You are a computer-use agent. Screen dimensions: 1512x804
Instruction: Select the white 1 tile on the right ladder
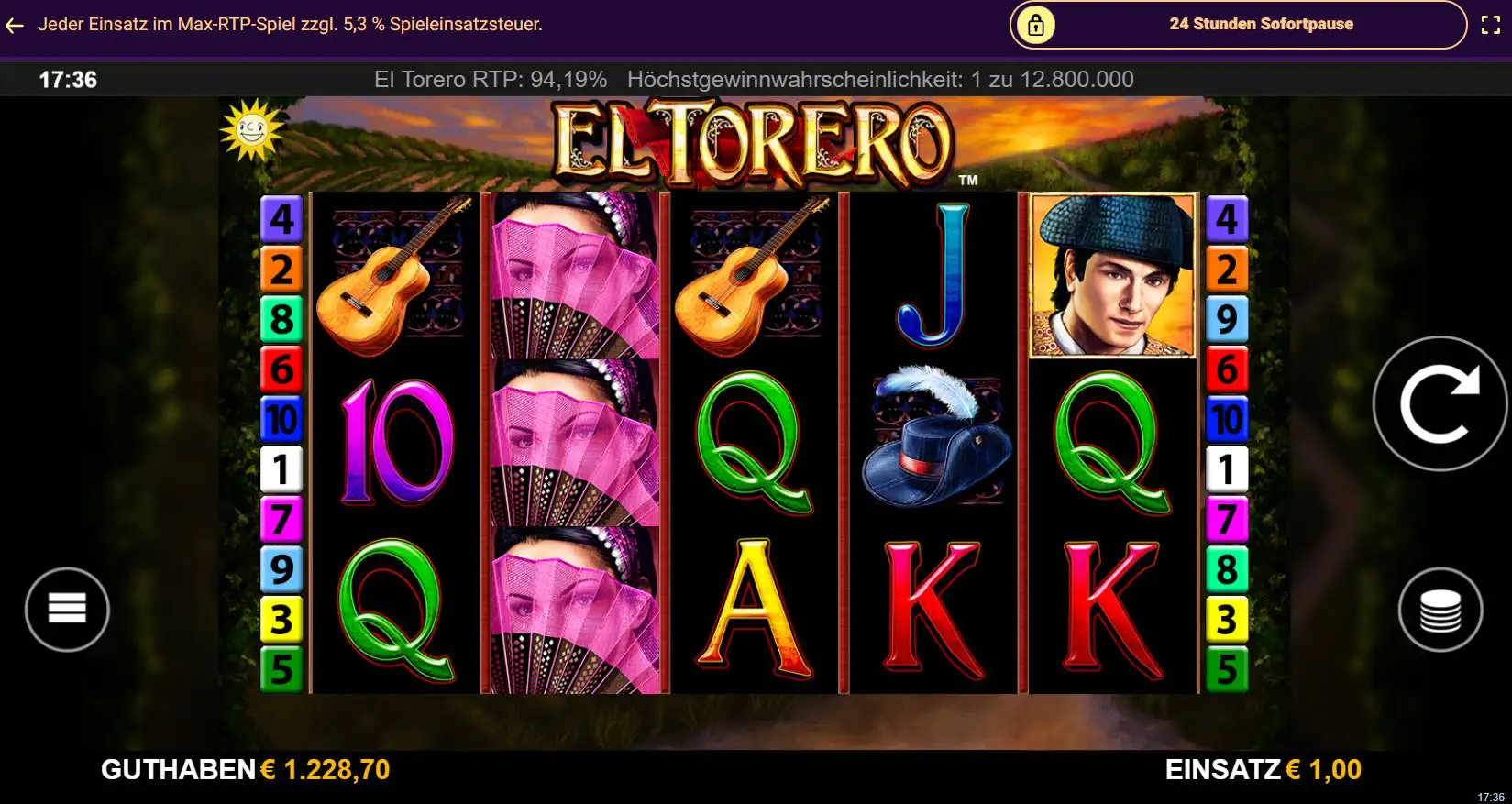(x=1227, y=470)
